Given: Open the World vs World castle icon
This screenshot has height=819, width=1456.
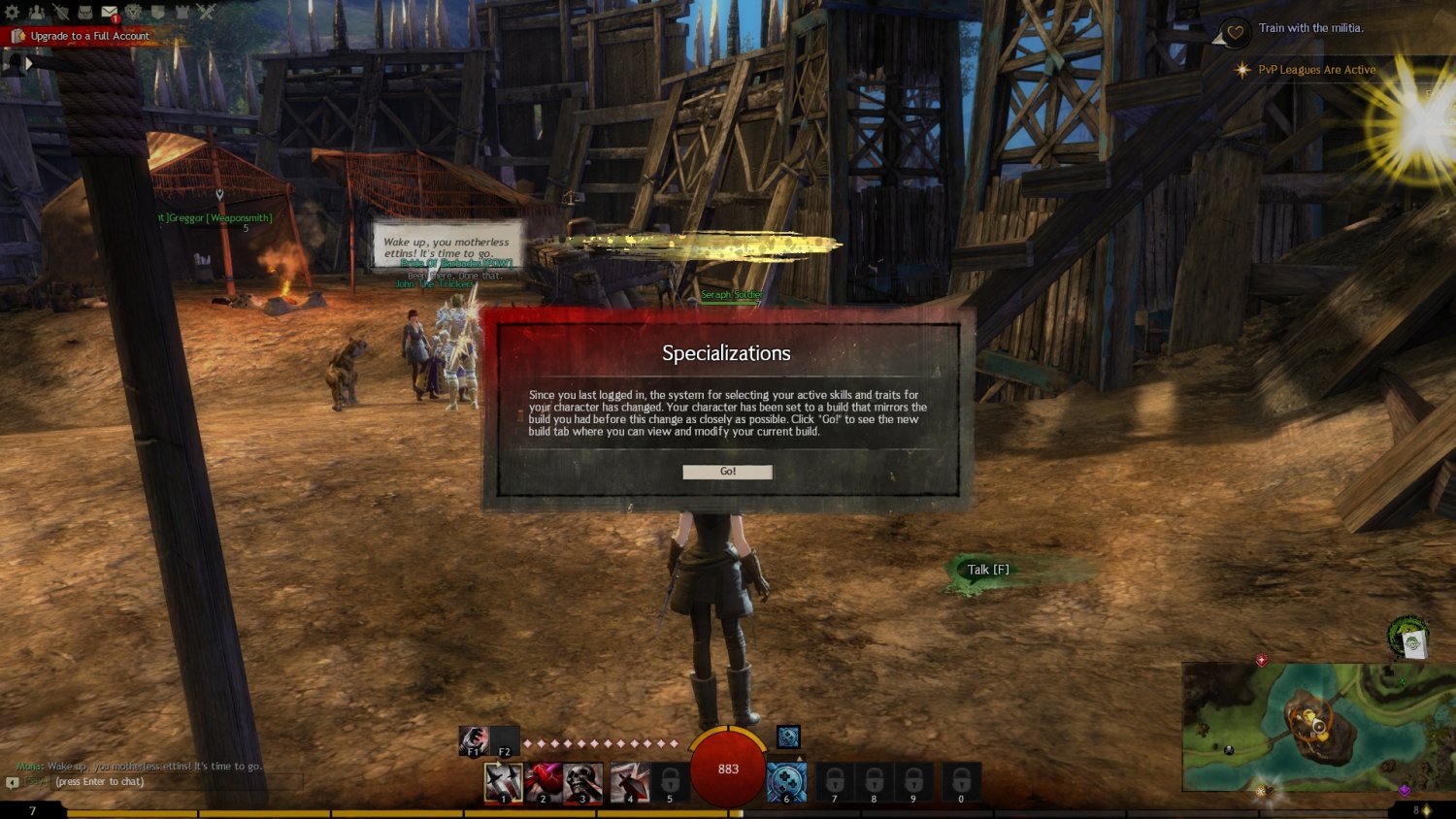Looking at the screenshot, I should coord(182,12).
